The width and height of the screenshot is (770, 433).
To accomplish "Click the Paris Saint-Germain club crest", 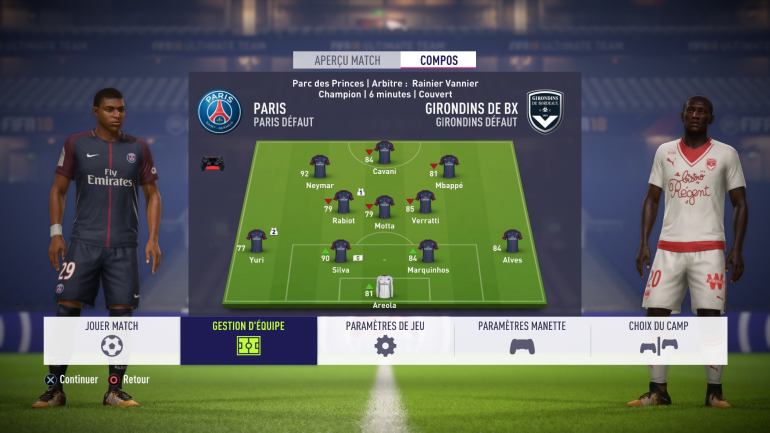I will (x=219, y=111).
